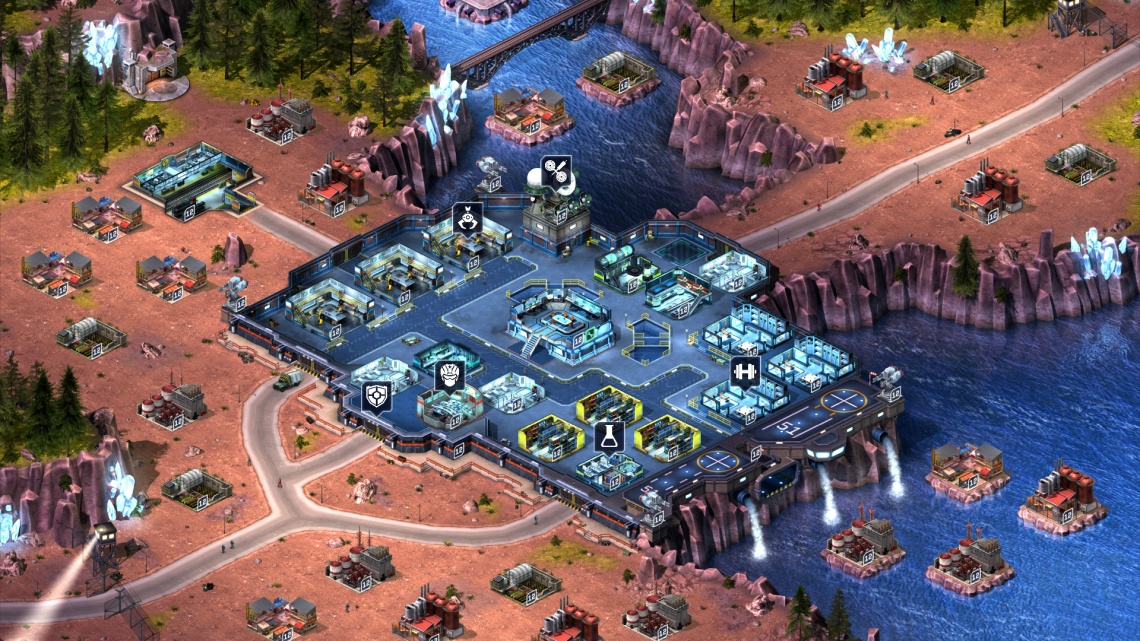This screenshot has height=641, width=1140.
Task: Open the flask research lab icon
Action: click(607, 436)
